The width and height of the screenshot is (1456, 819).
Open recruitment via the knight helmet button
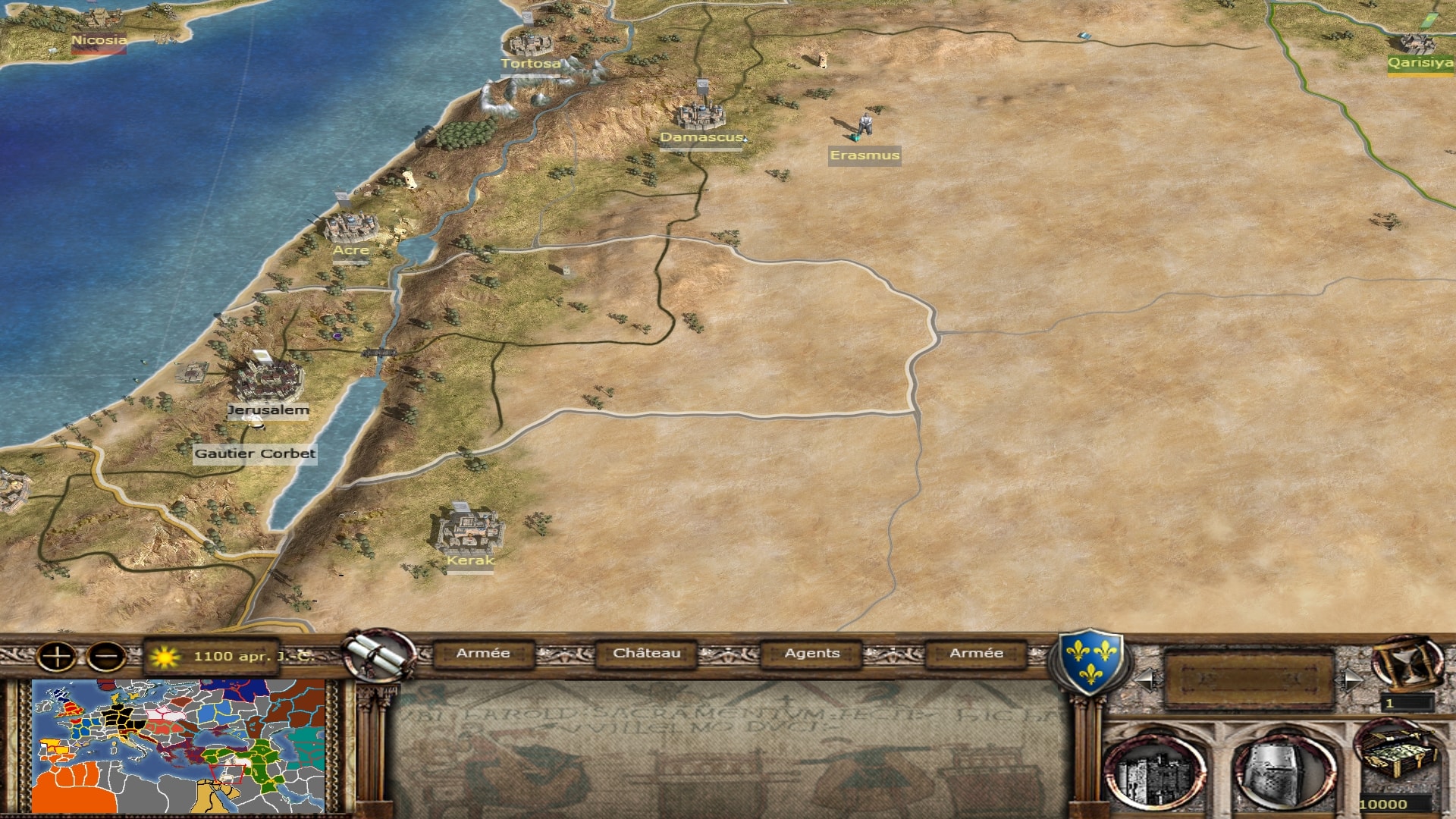1283,772
